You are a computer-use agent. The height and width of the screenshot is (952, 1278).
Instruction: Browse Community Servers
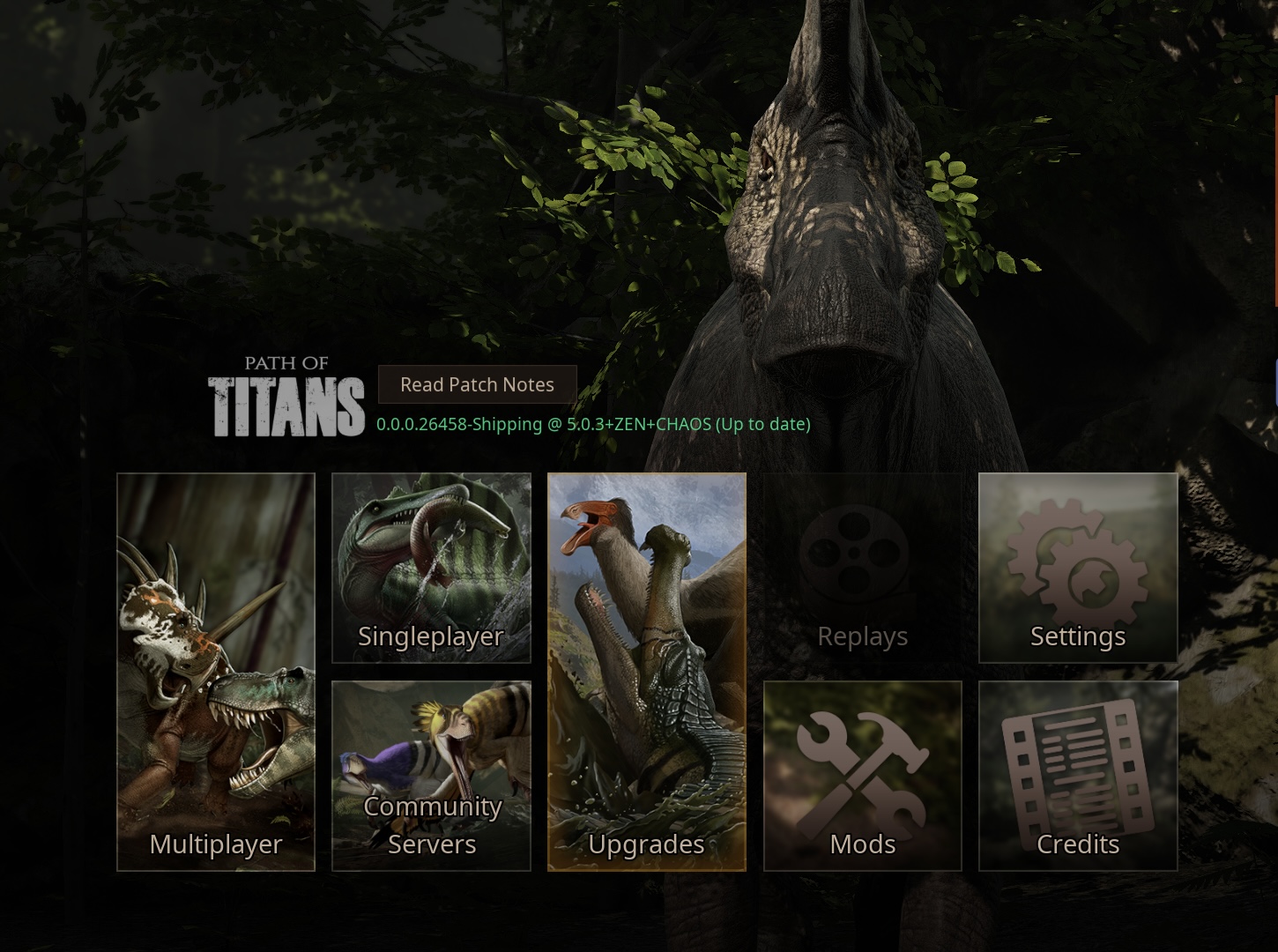coord(431,776)
